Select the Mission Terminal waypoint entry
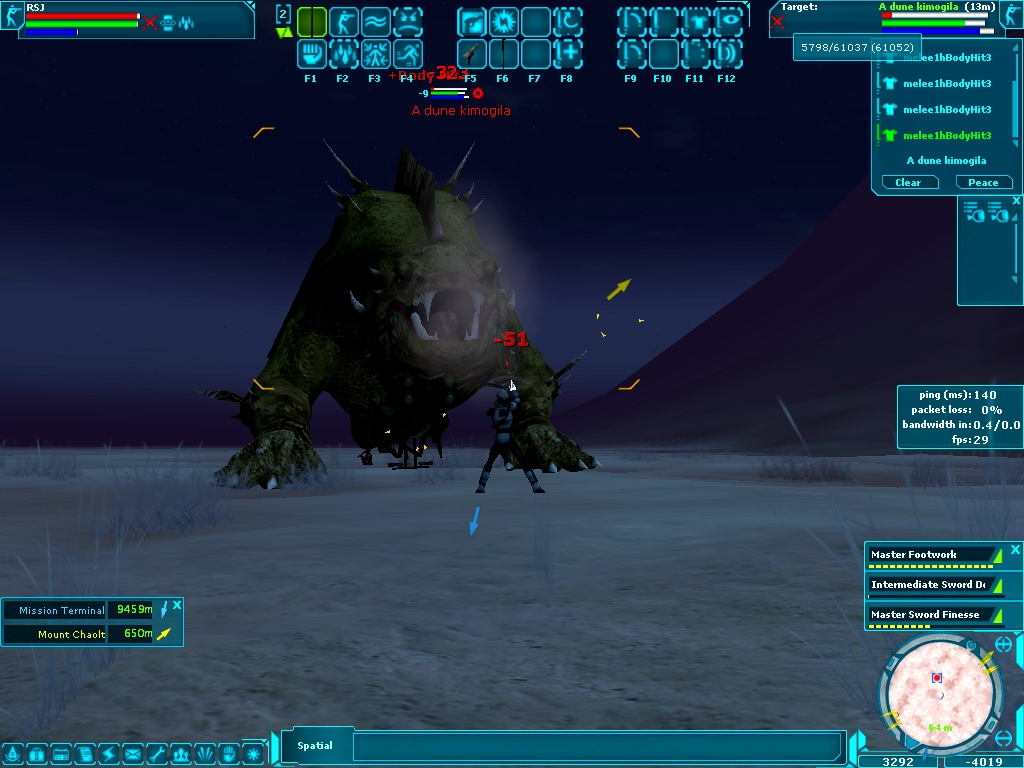Viewport: 1024px width, 768px height. pyautogui.click(x=62, y=610)
